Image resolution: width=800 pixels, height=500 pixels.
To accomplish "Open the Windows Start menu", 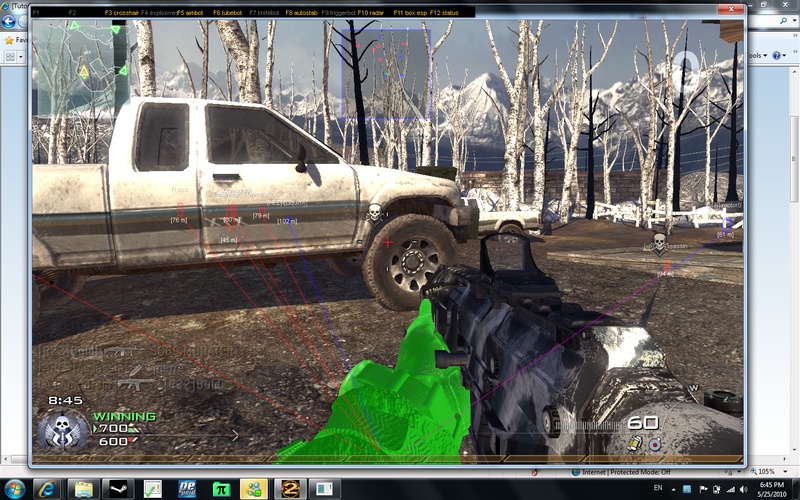I will coord(17,488).
